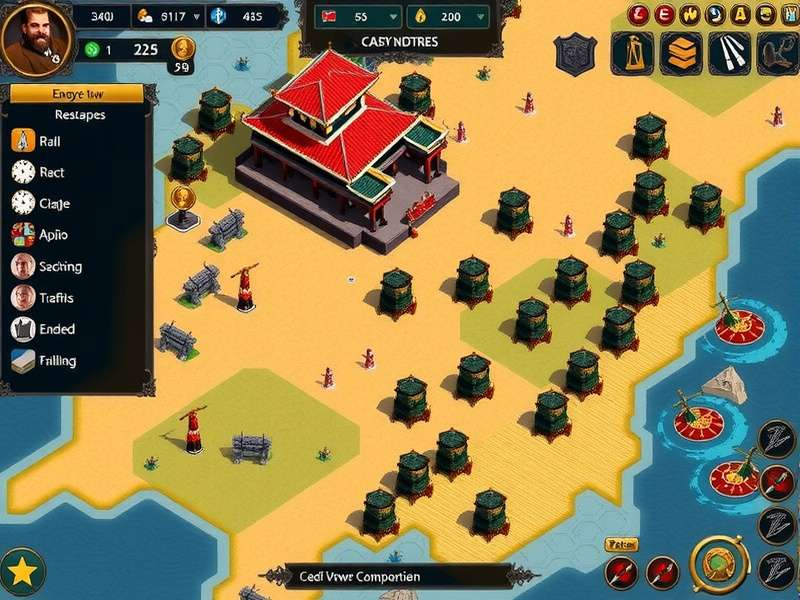This screenshot has height=600, width=800.
Task: Open the bearded leader portrait
Action: tap(36, 40)
